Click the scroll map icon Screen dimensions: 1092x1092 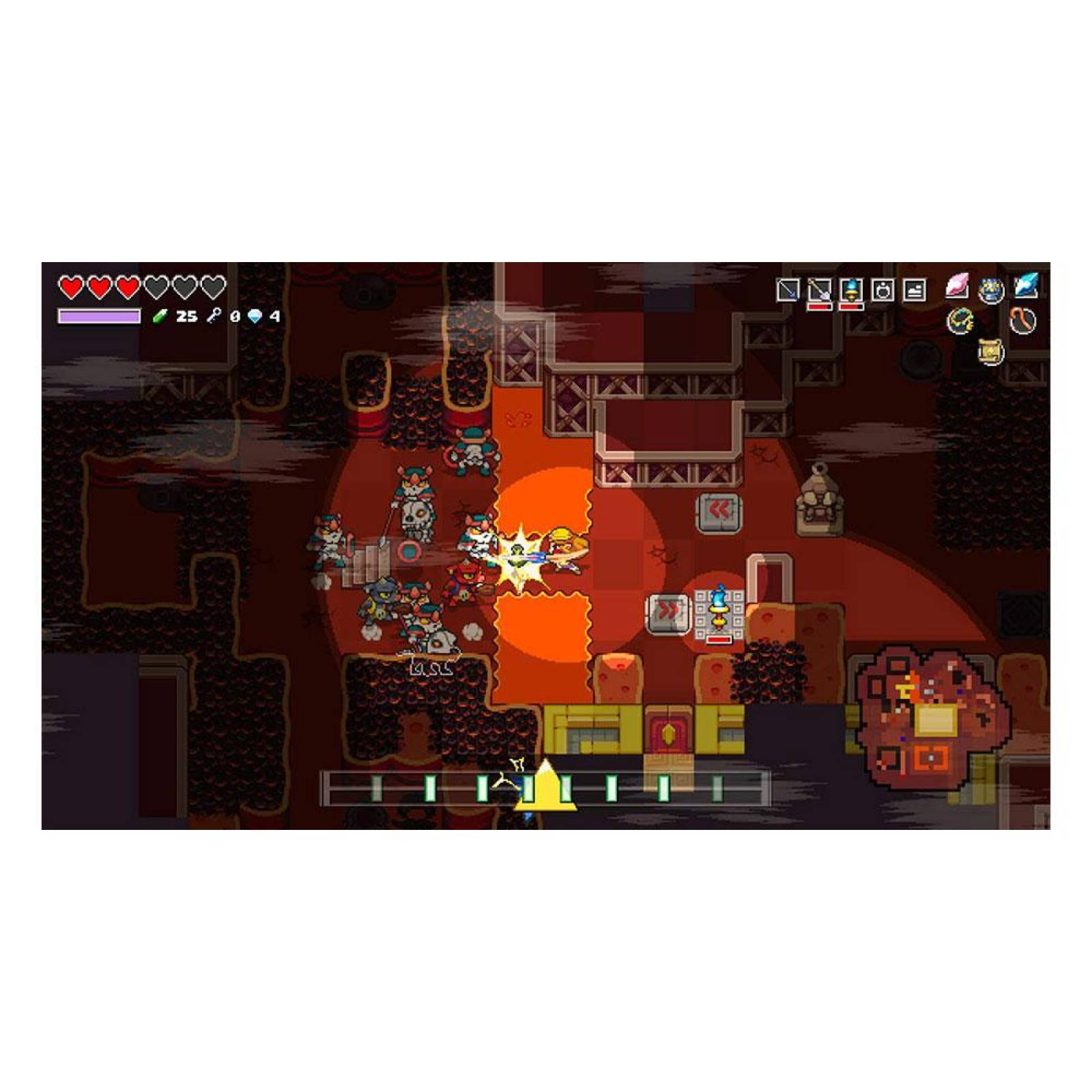[x=990, y=352]
